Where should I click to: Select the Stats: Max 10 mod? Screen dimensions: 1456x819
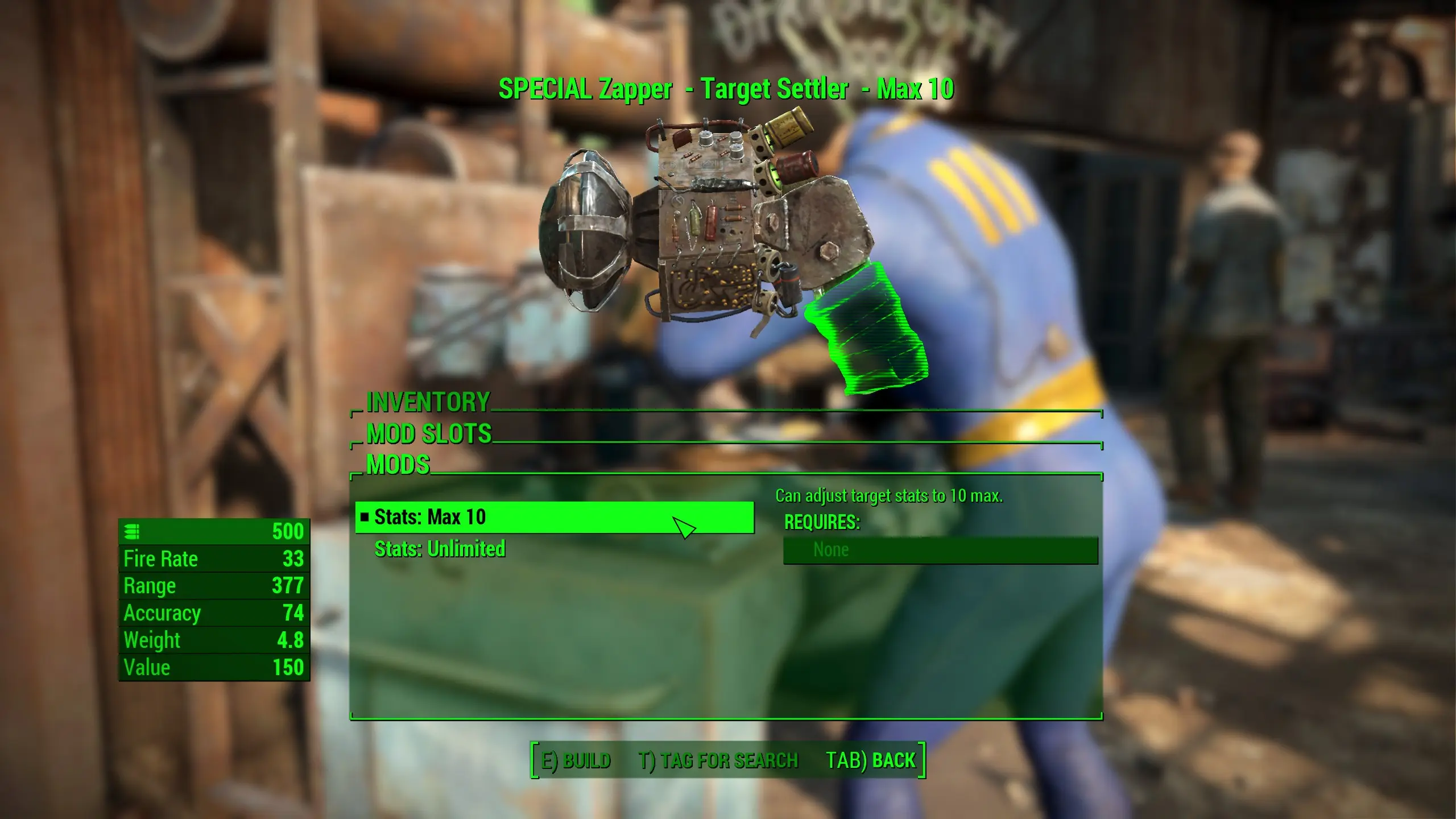pyautogui.click(x=483, y=518)
